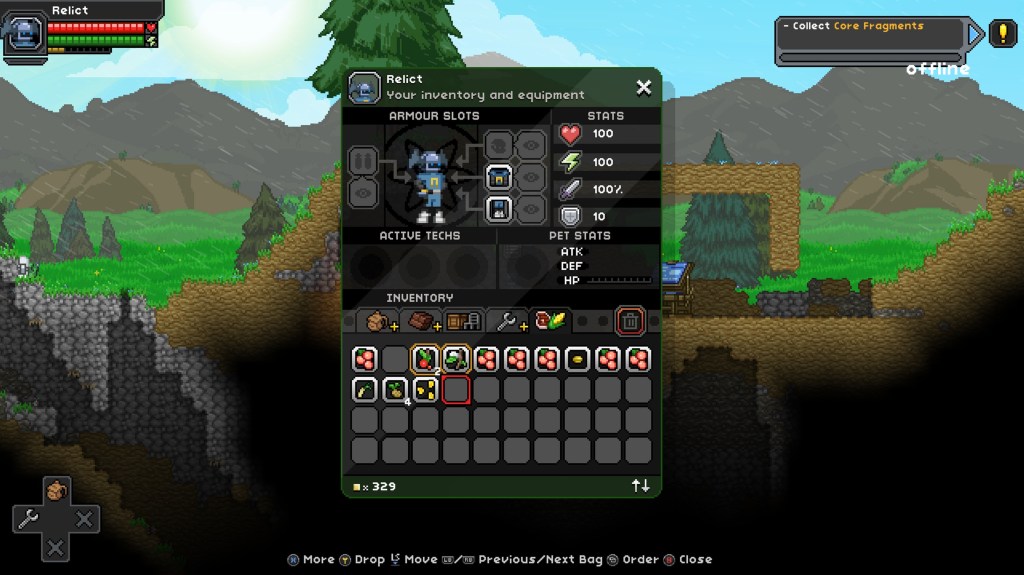Viewport: 1024px width, 575px height.
Task: Click the yellow exclamation quest icon
Action: coord(1002,34)
